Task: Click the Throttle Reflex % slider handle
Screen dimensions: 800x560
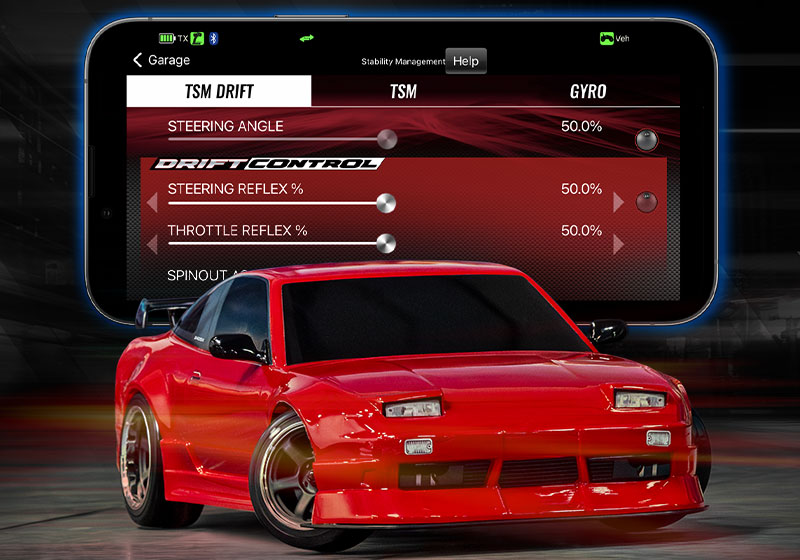Action: [386, 243]
